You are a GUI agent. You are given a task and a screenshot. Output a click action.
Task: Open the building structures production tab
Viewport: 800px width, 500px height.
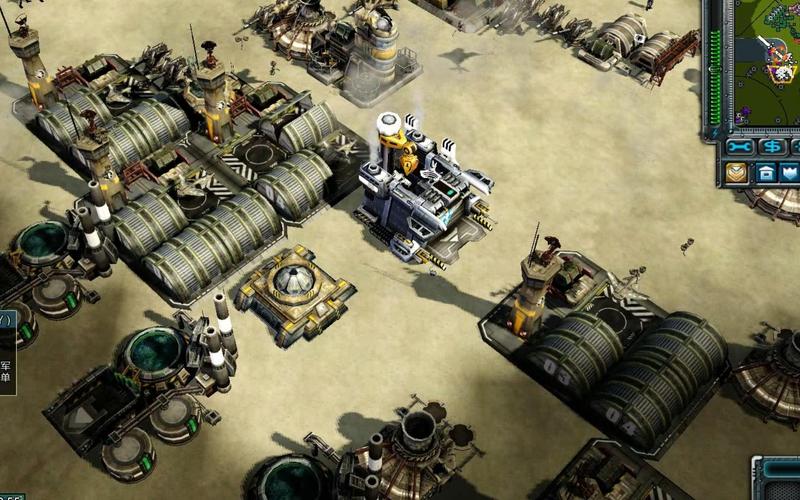pos(767,172)
